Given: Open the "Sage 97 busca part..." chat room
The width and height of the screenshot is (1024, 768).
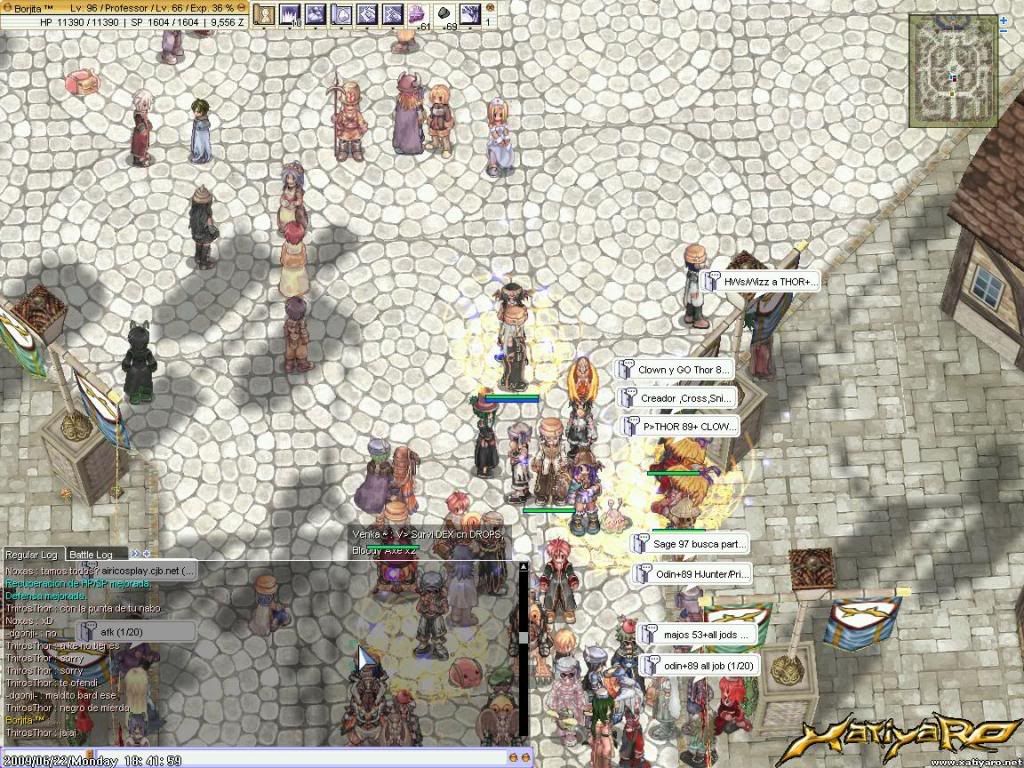Looking at the screenshot, I should pos(689,545).
